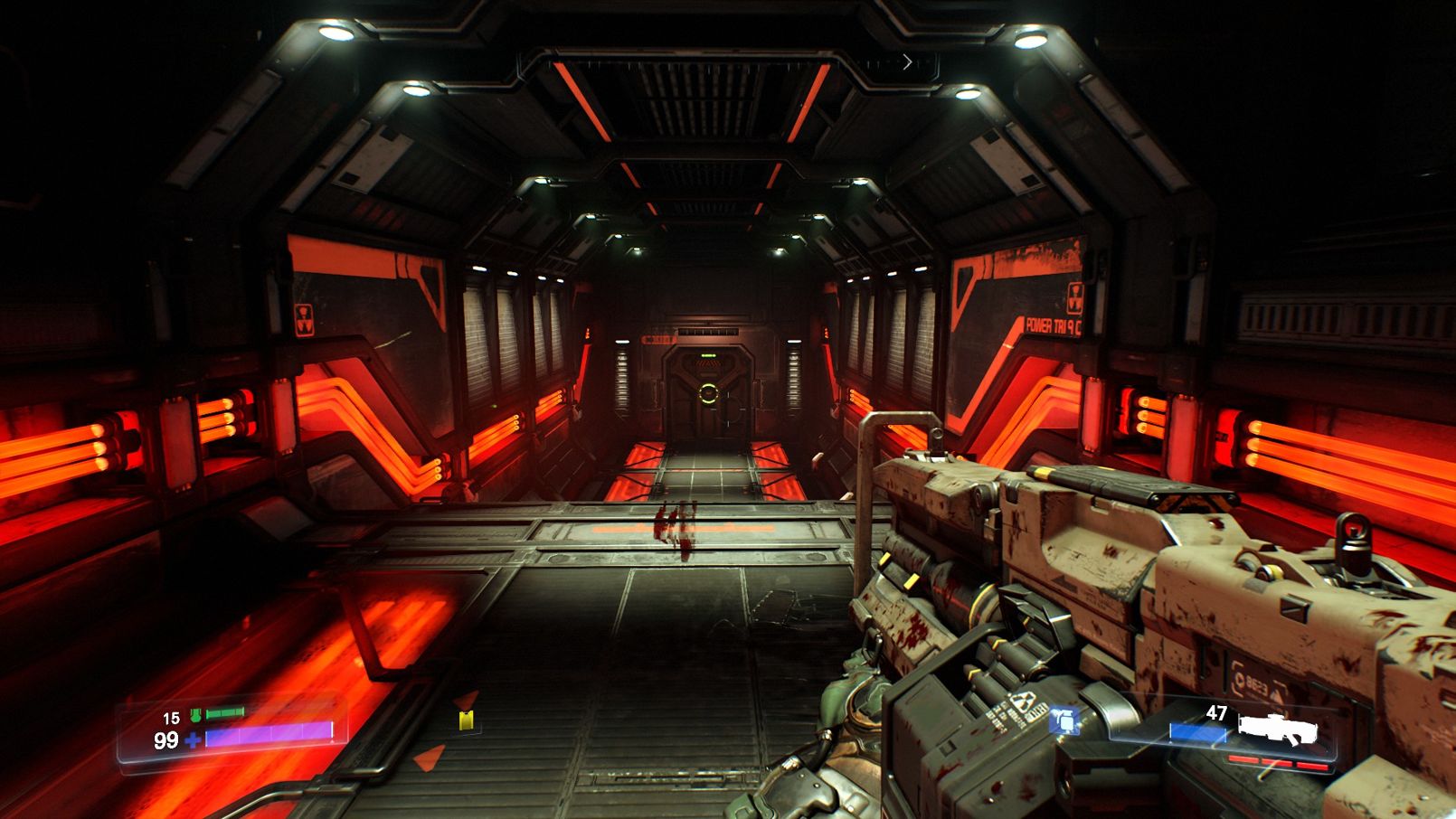
Task: Click the blue weapon mod icon
Action: tap(1064, 720)
